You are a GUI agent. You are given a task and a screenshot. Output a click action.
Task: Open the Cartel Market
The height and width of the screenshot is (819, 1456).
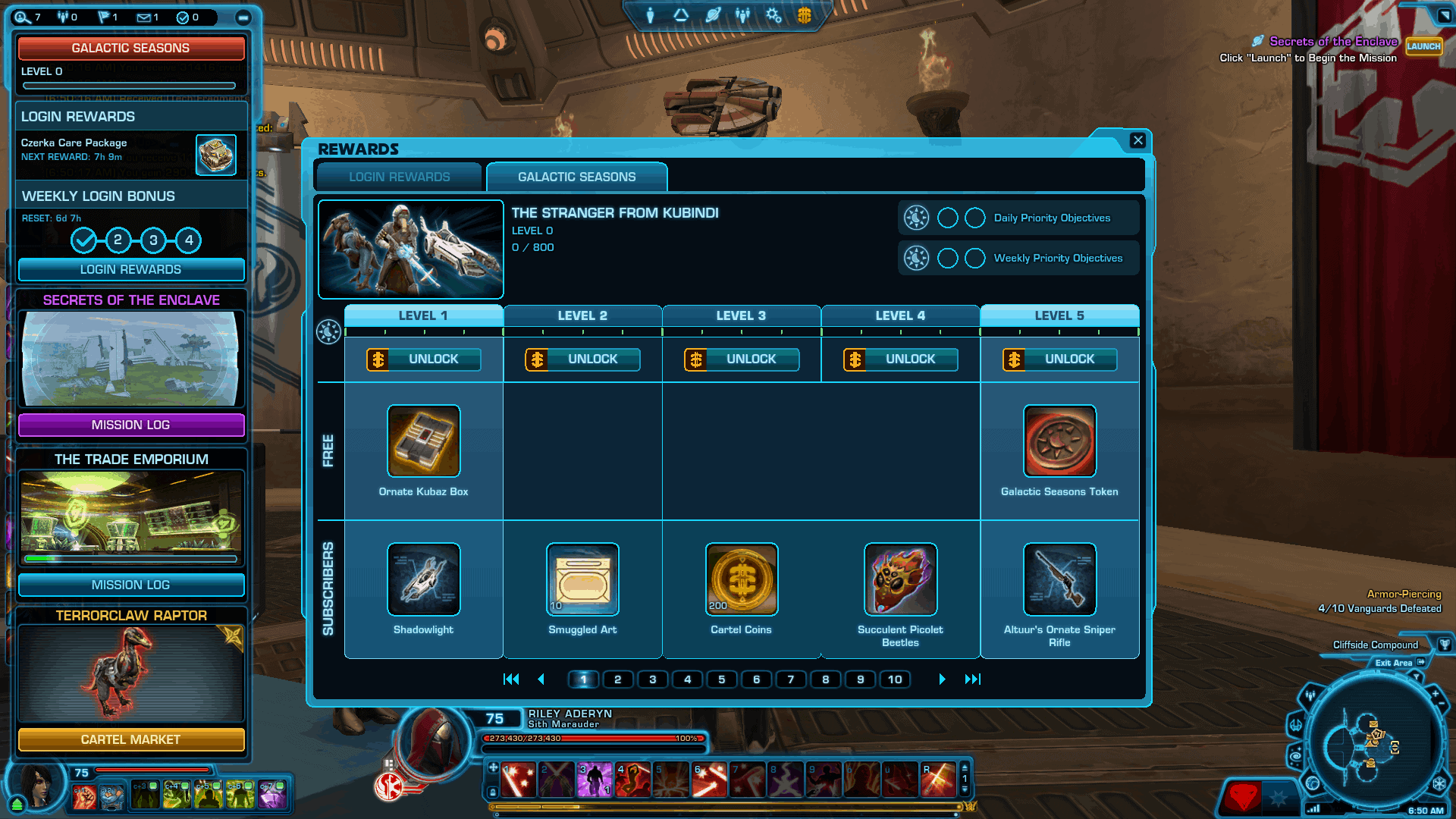pos(131,739)
